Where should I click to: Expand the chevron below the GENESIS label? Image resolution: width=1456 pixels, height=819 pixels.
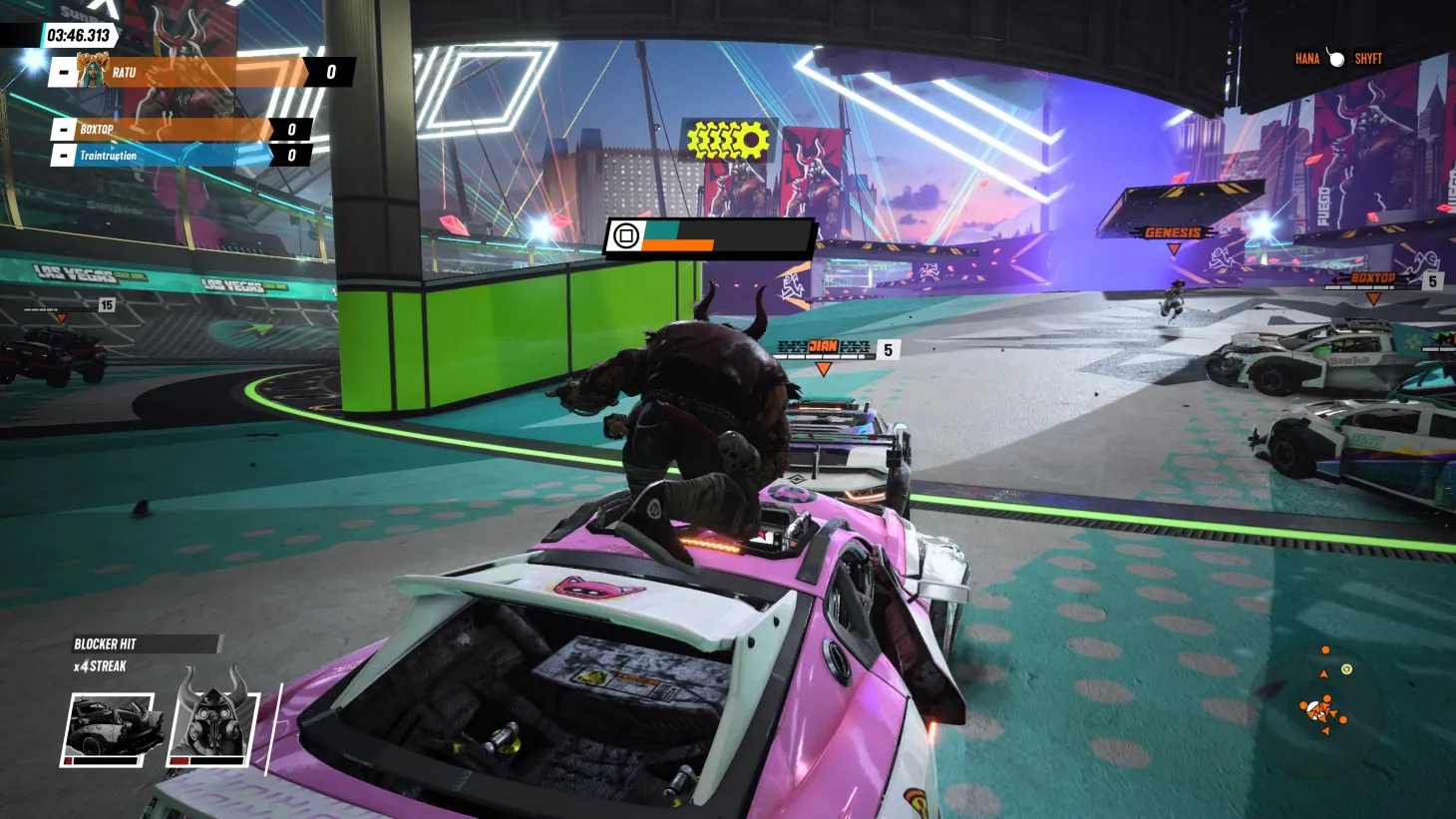tap(1174, 249)
